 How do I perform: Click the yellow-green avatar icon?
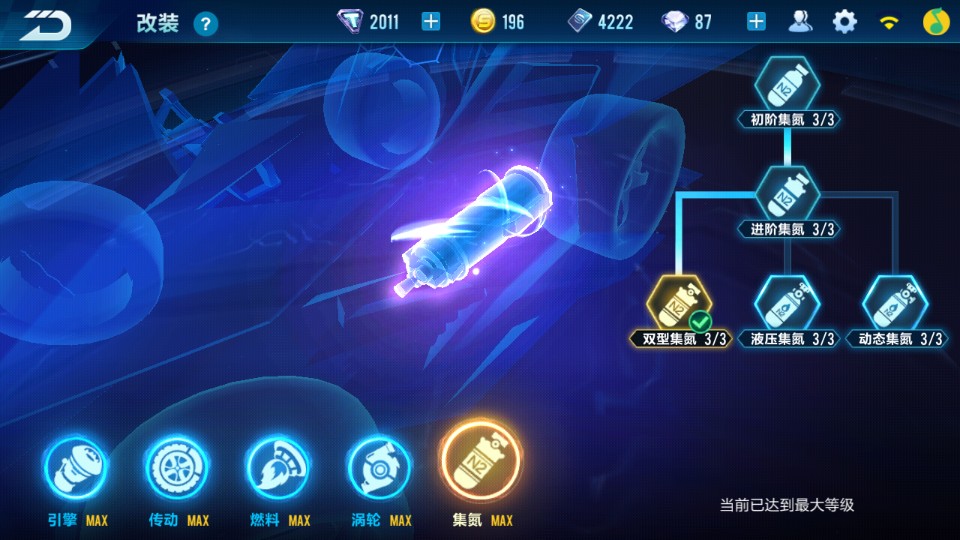[x=935, y=22]
